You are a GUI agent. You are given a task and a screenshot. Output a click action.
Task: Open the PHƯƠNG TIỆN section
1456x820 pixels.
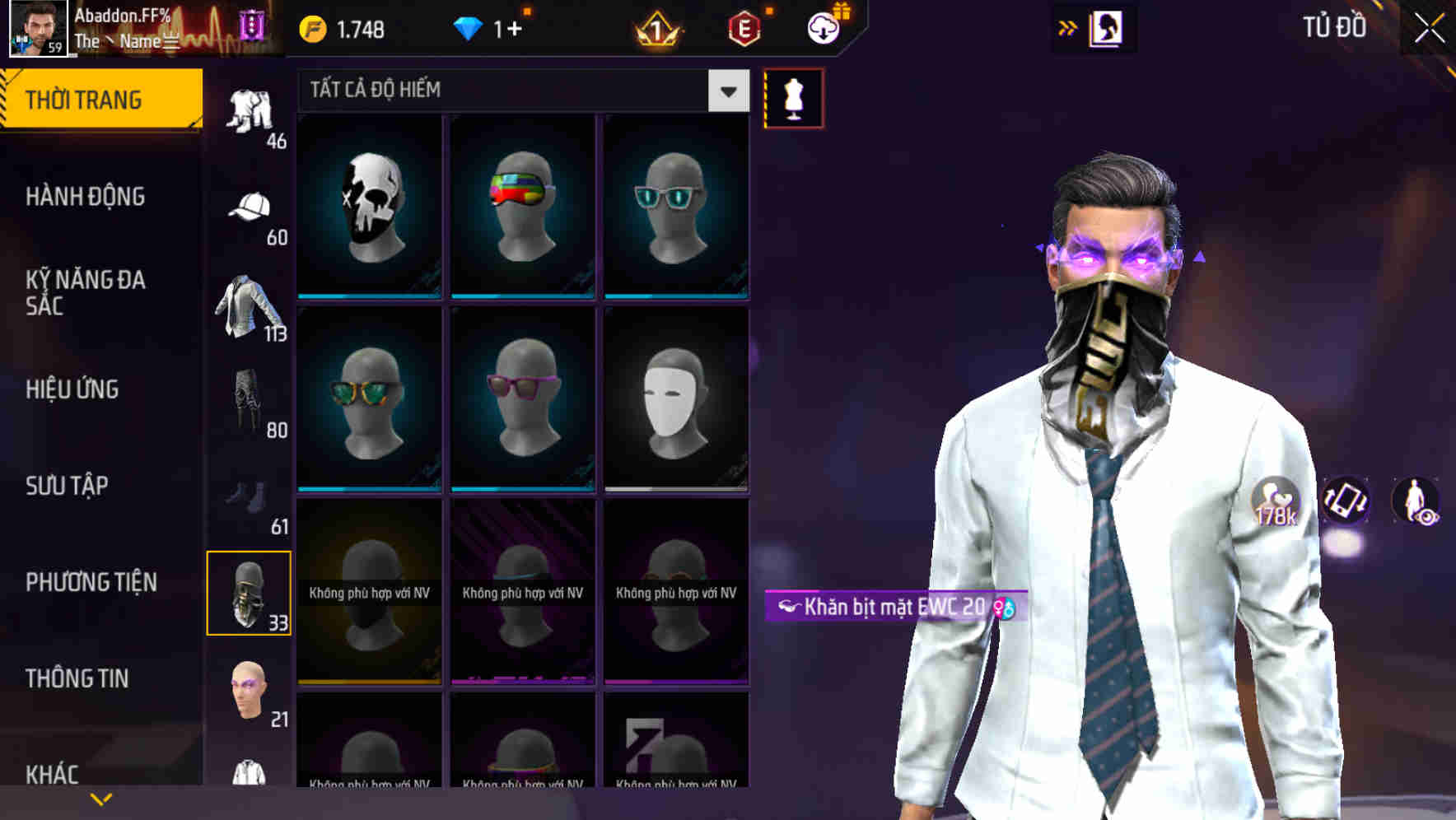pos(91,580)
